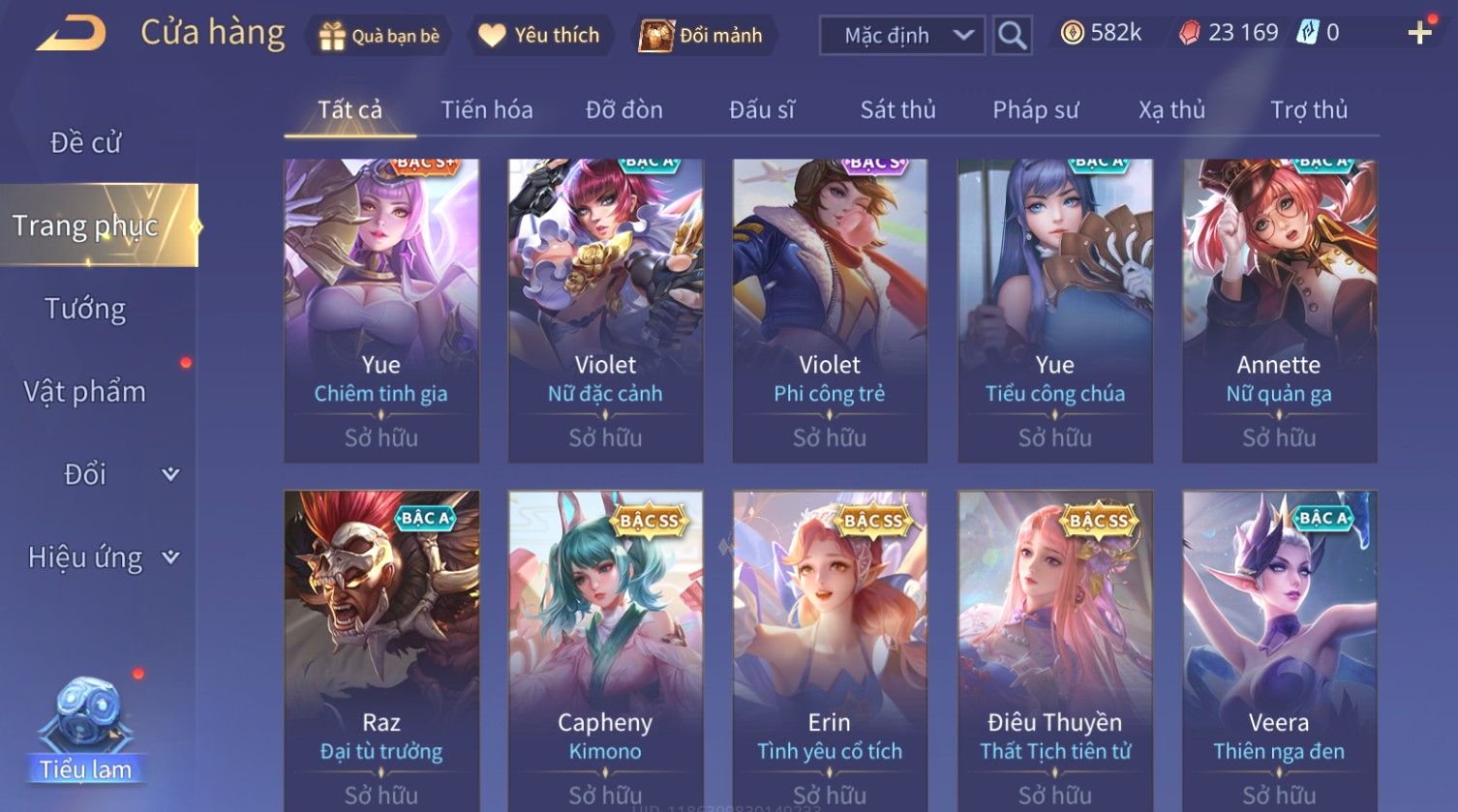Go to the Vật phẩm section
Viewport: 1458px width, 812px height.
[85, 392]
